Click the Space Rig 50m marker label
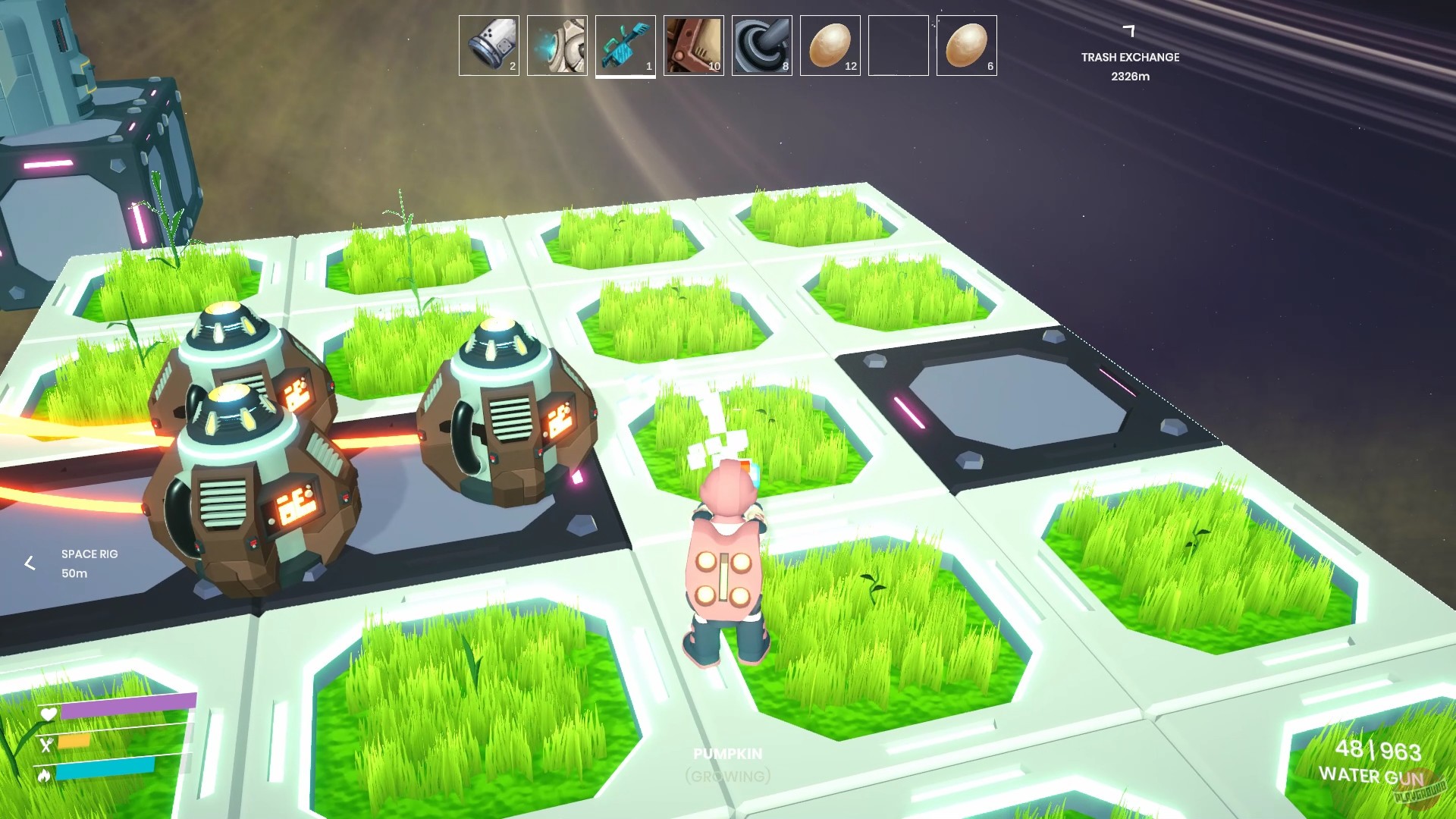 (89, 563)
